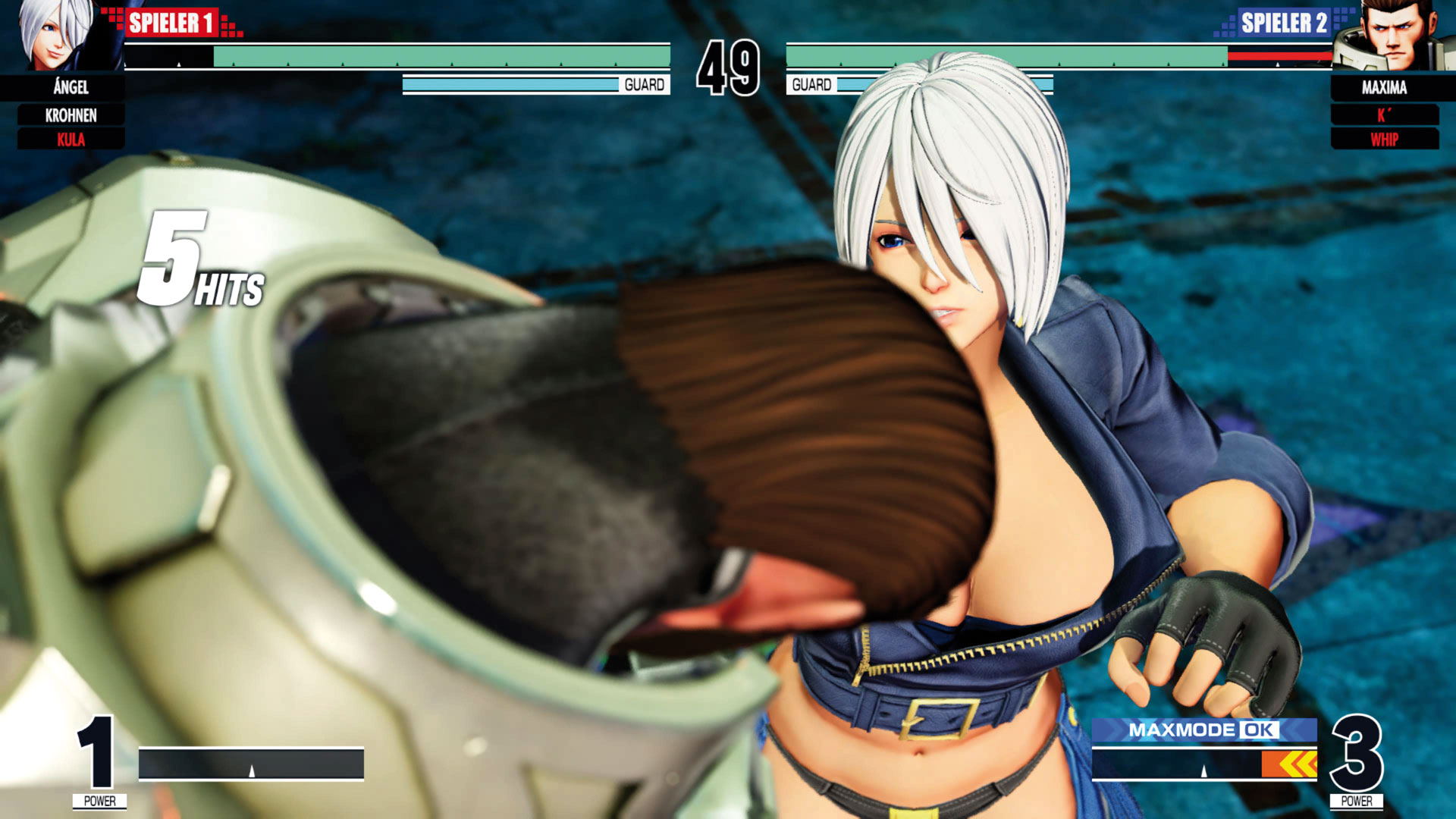1456x819 pixels.
Task: Choose Whip in Spieler 2's team list
Action: pyautogui.click(x=1384, y=140)
